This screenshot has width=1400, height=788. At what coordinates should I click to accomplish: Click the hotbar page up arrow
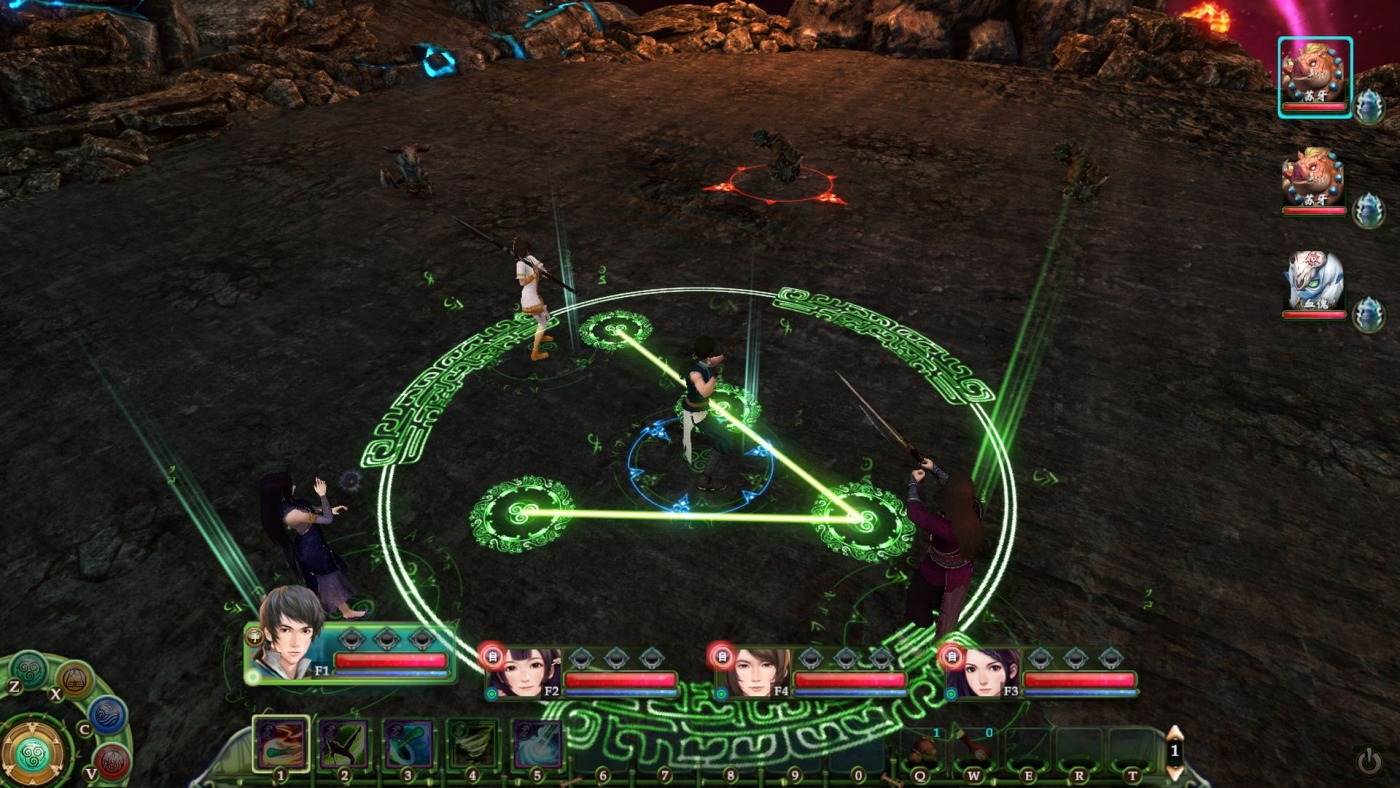[x=1175, y=735]
